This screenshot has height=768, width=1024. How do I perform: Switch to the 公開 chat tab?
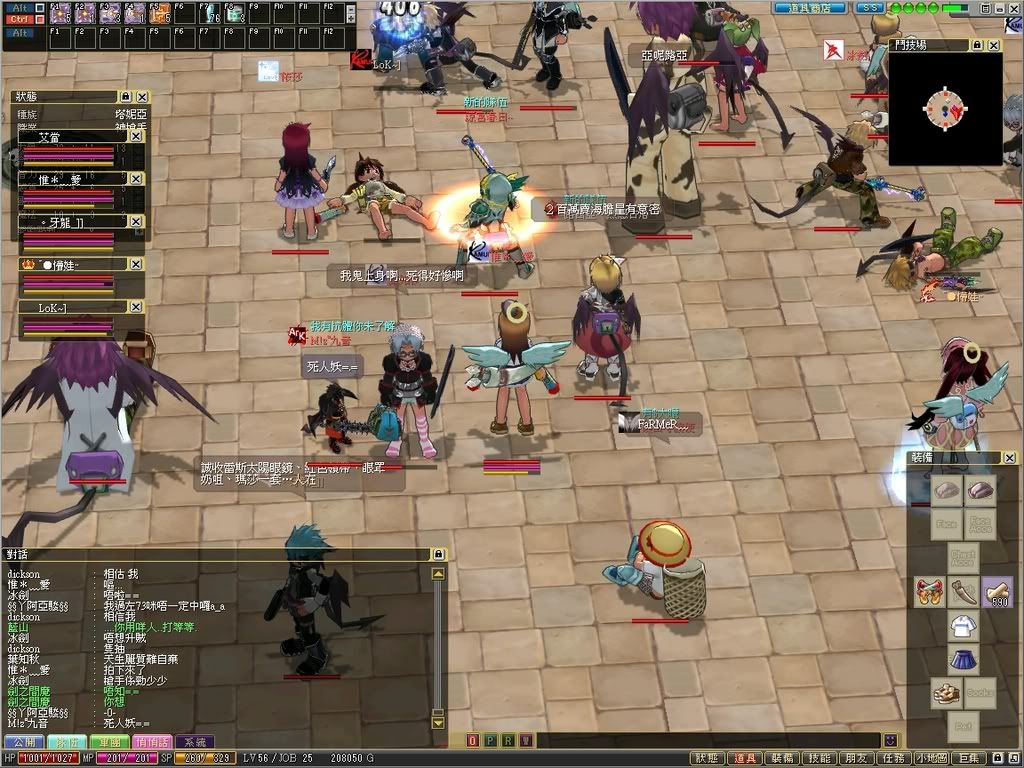click(23, 742)
